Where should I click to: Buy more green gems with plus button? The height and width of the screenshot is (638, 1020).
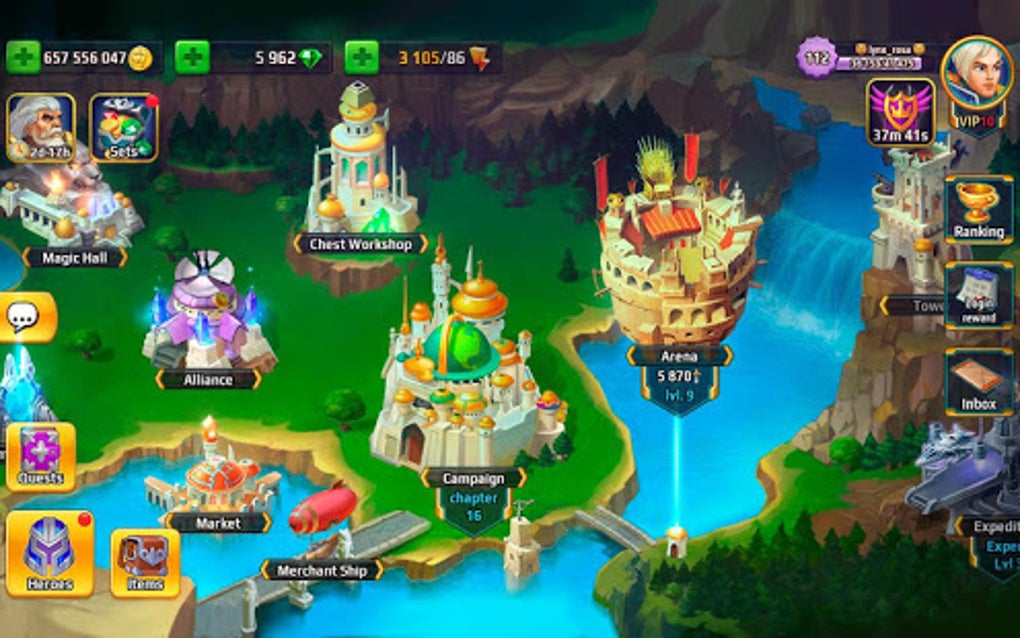[191, 58]
